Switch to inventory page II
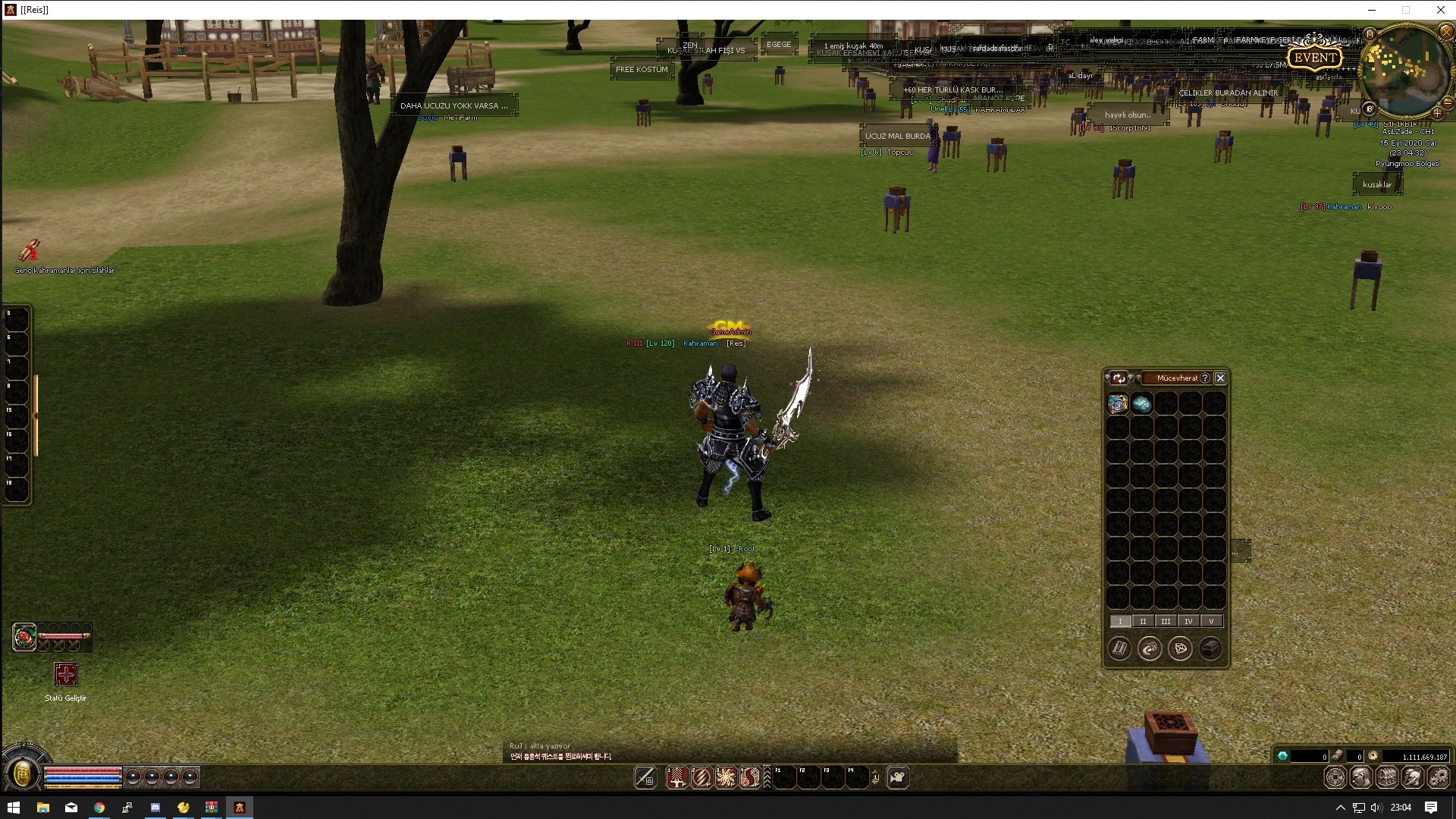The width and height of the screenshot is (1456, 819). click(1143, 621)
